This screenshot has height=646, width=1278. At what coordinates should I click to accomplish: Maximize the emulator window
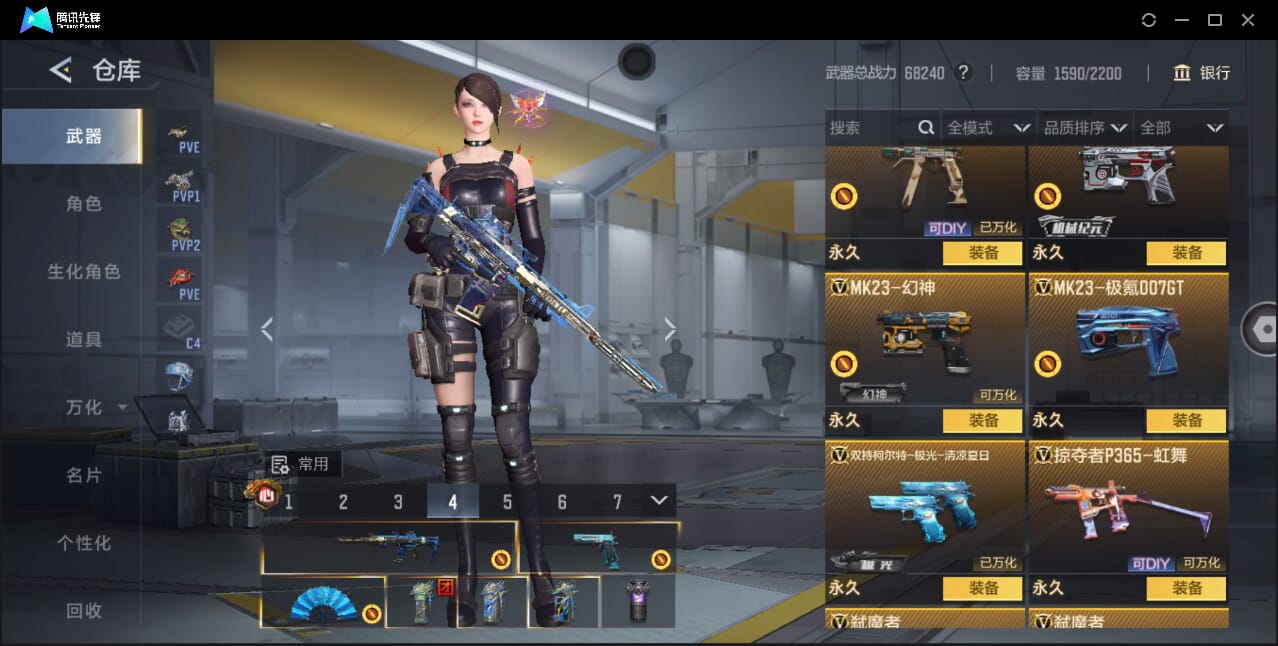[1215, 20]
